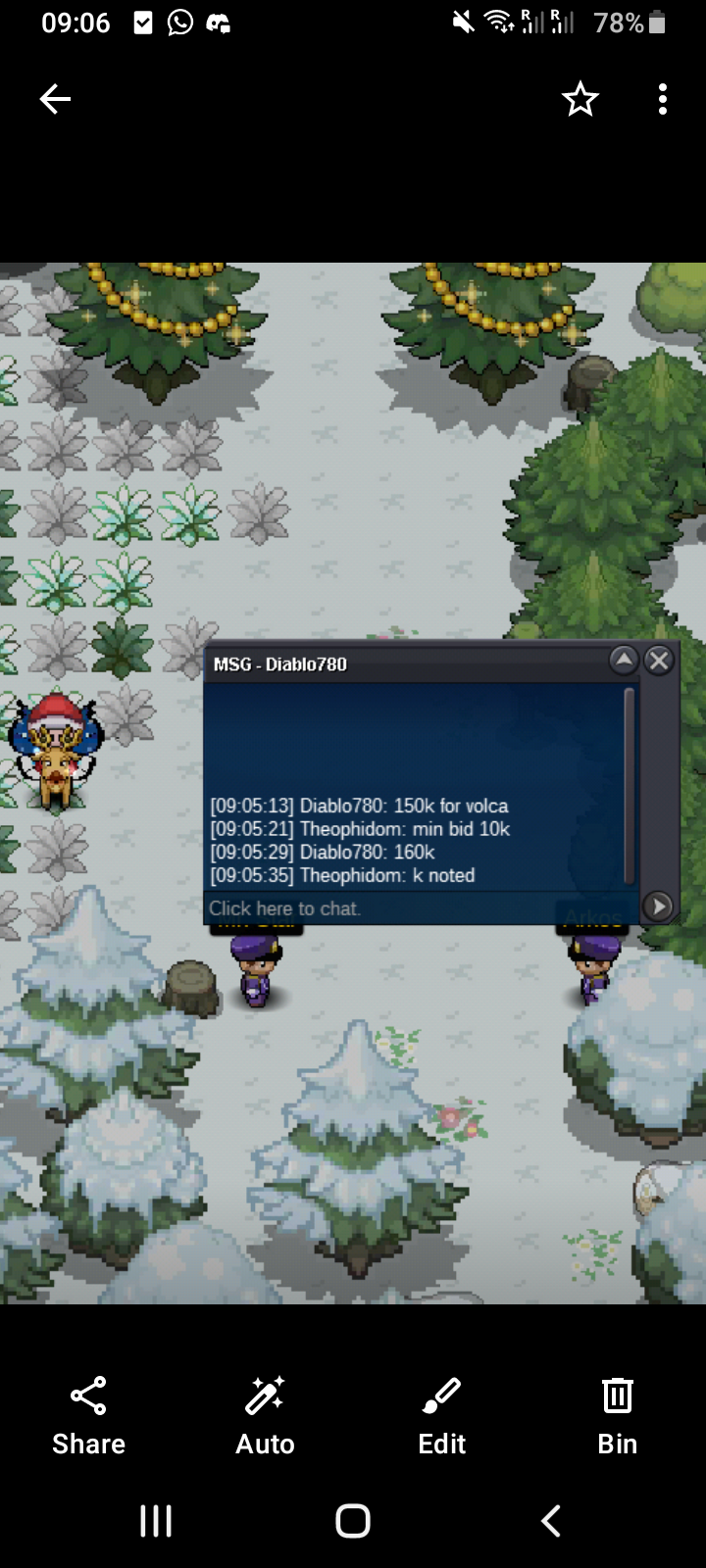Open the Edit tool
The width and height of the screenshot is (706, 1568).
(x=441, y=1416)
